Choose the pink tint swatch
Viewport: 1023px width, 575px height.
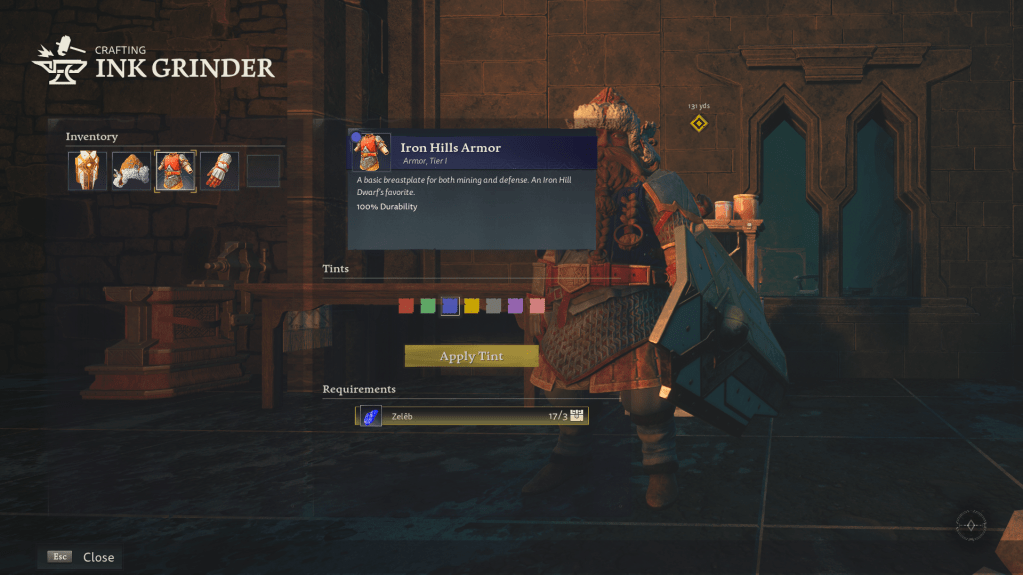click(538, 306)
